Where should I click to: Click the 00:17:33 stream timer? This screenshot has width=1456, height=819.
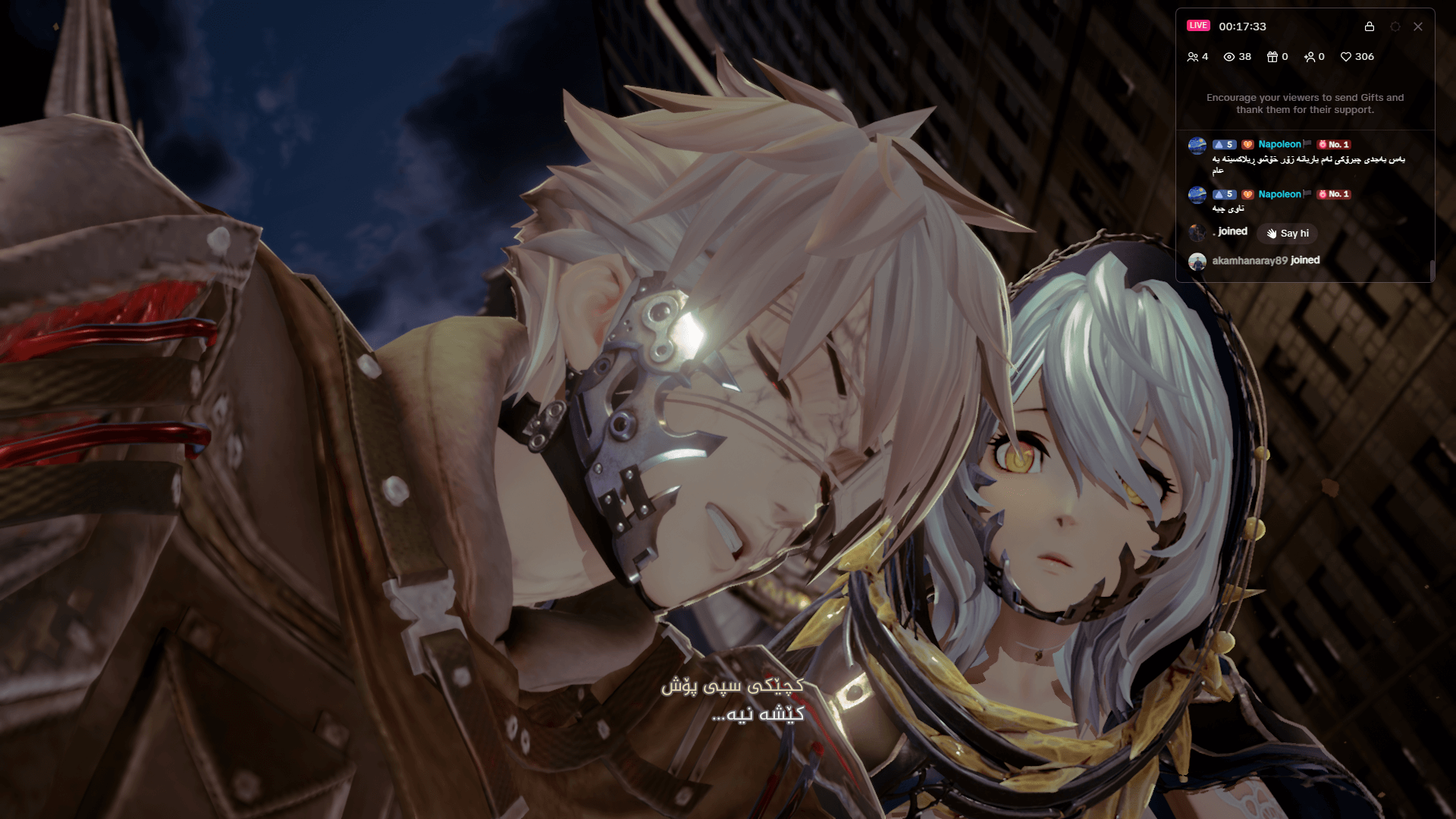(1242, 27)
